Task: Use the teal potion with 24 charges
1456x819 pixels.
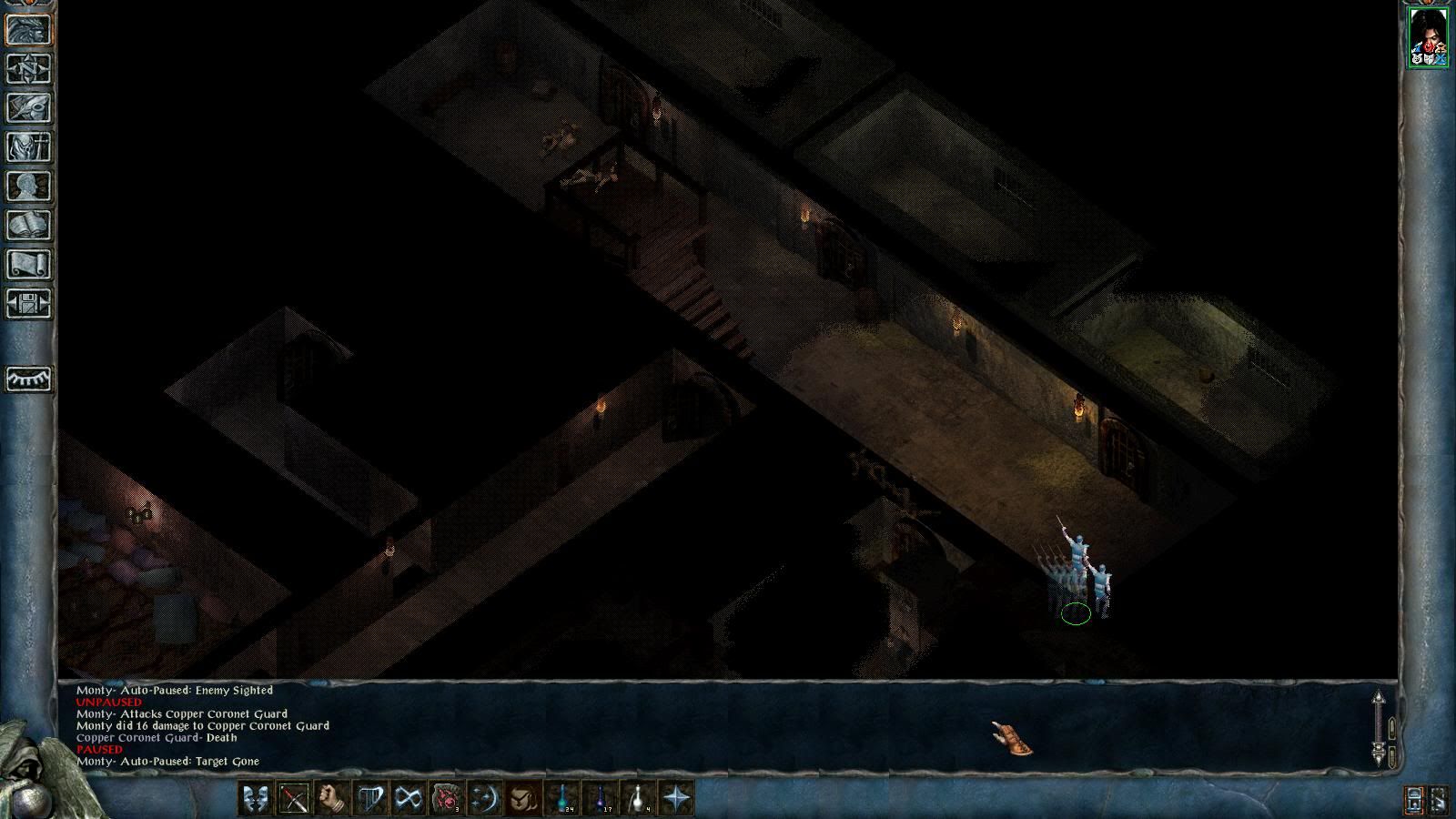Action: tap(563, 798)
